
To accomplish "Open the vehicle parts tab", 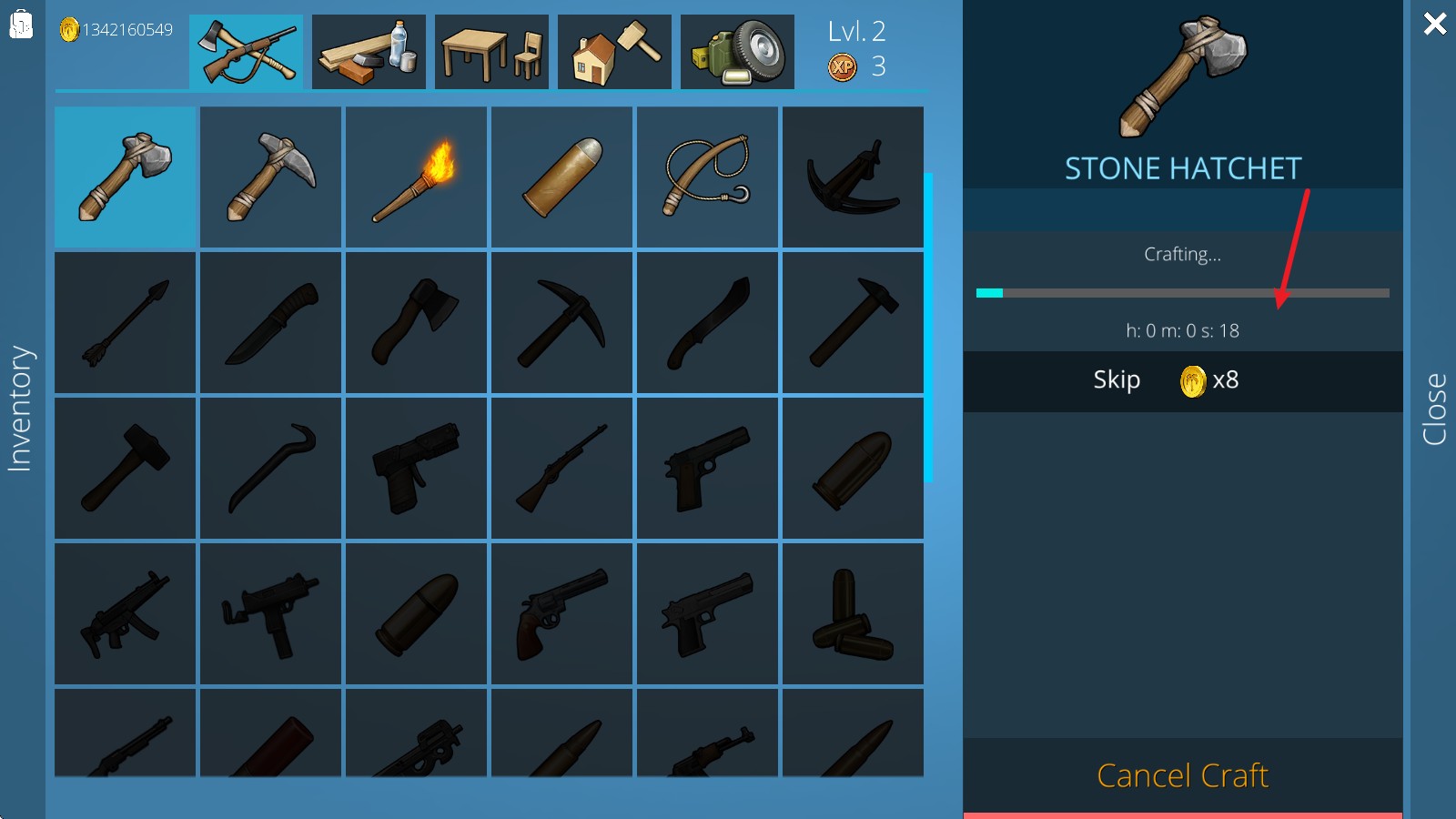I will pyautogui.click(x=737, y=52).
